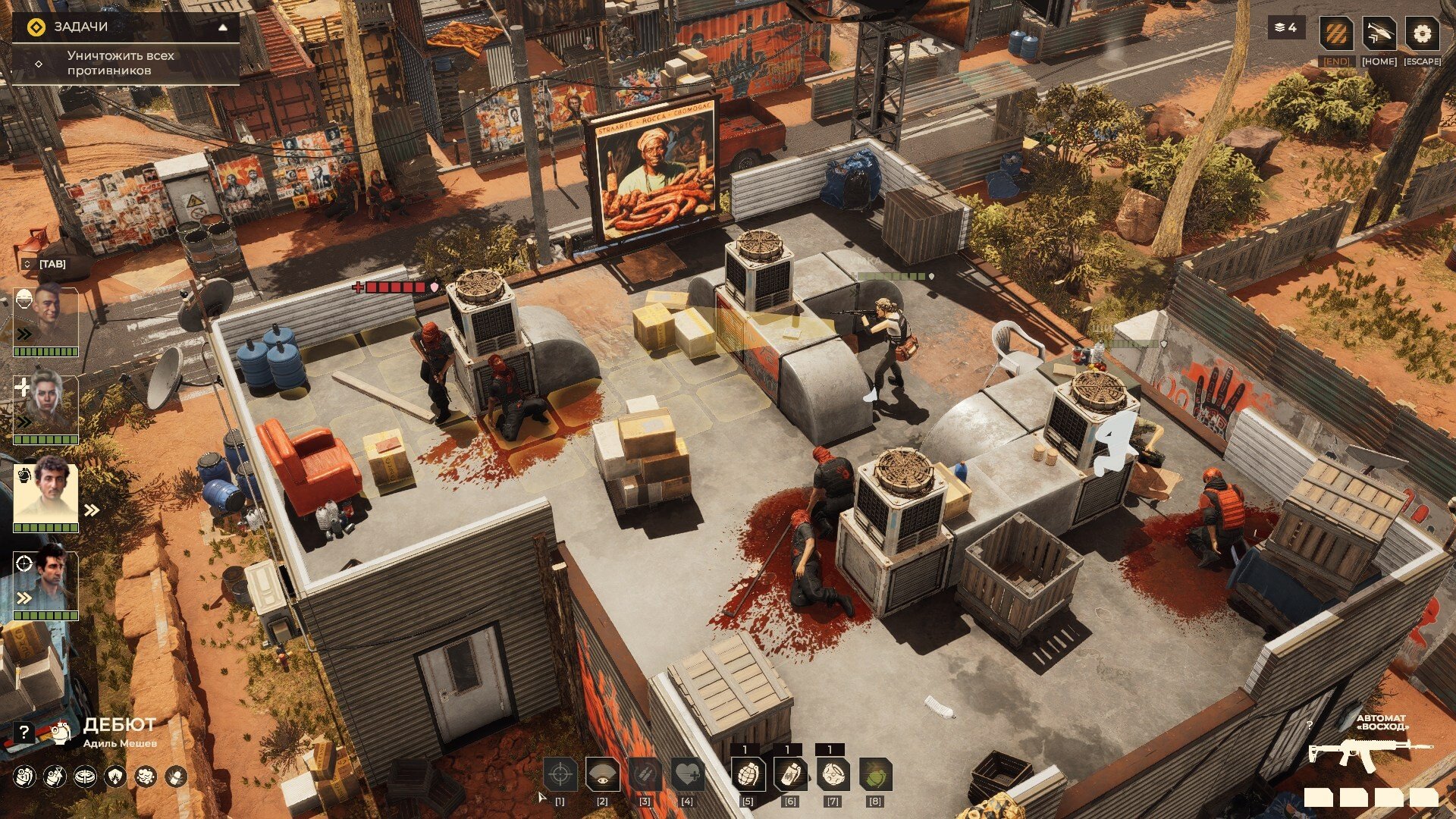This screenshot has width=1456, height=819.
Task: Select the medic woman portrait
Action: click(45, 406)
